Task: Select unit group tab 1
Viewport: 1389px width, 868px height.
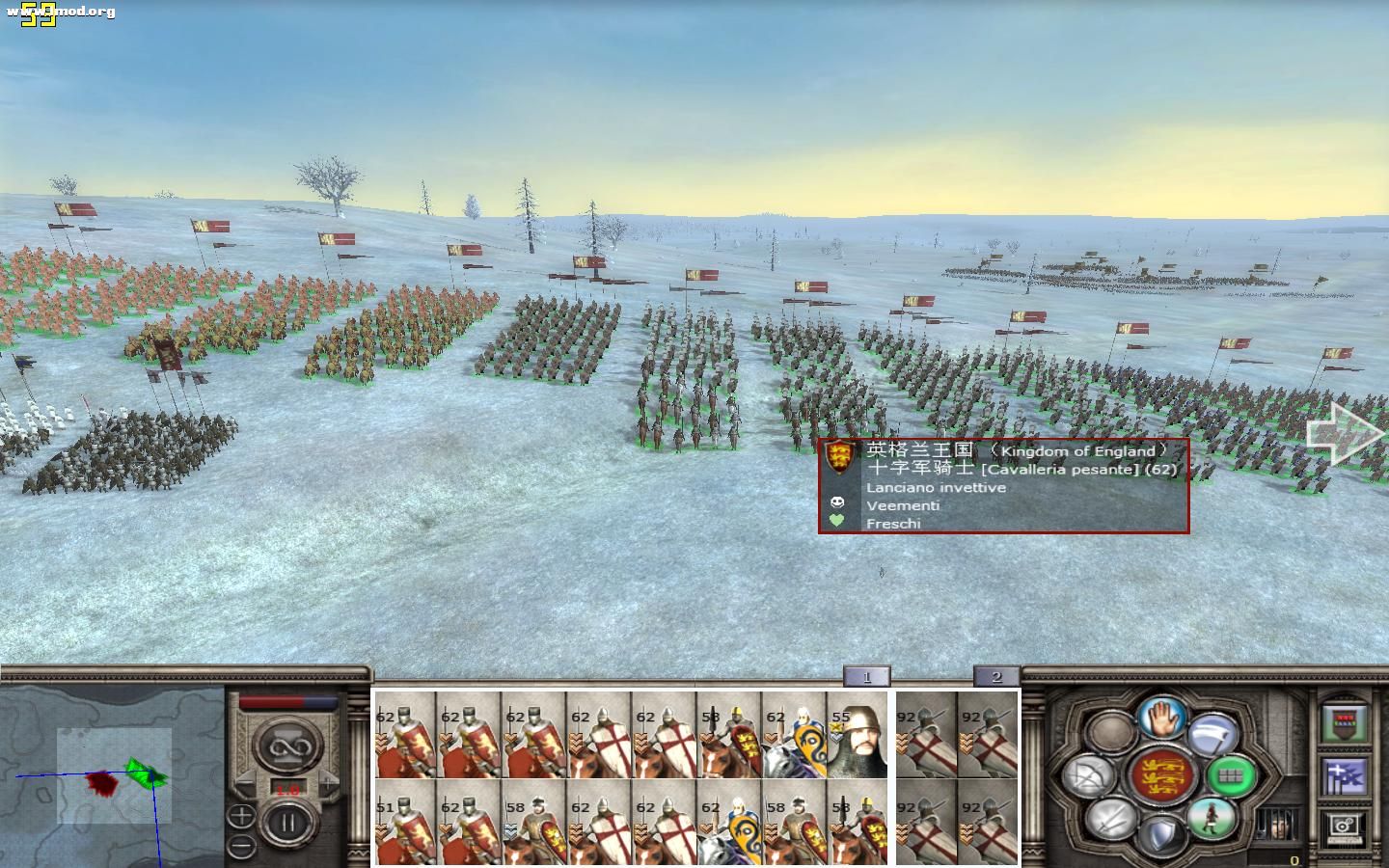Action: (x=866, y=676)
